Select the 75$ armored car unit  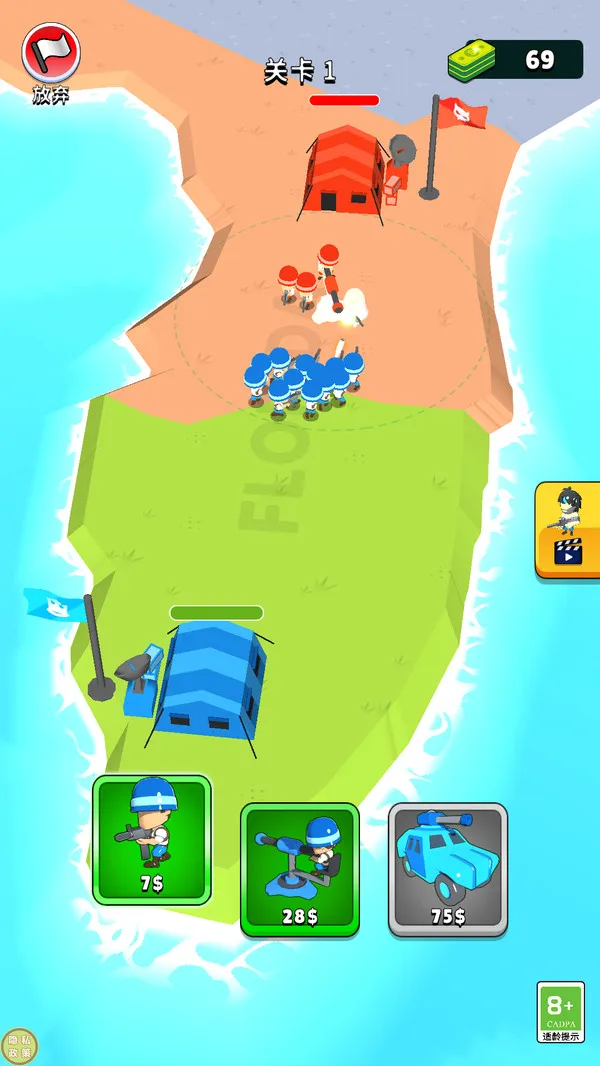(447, 868)
